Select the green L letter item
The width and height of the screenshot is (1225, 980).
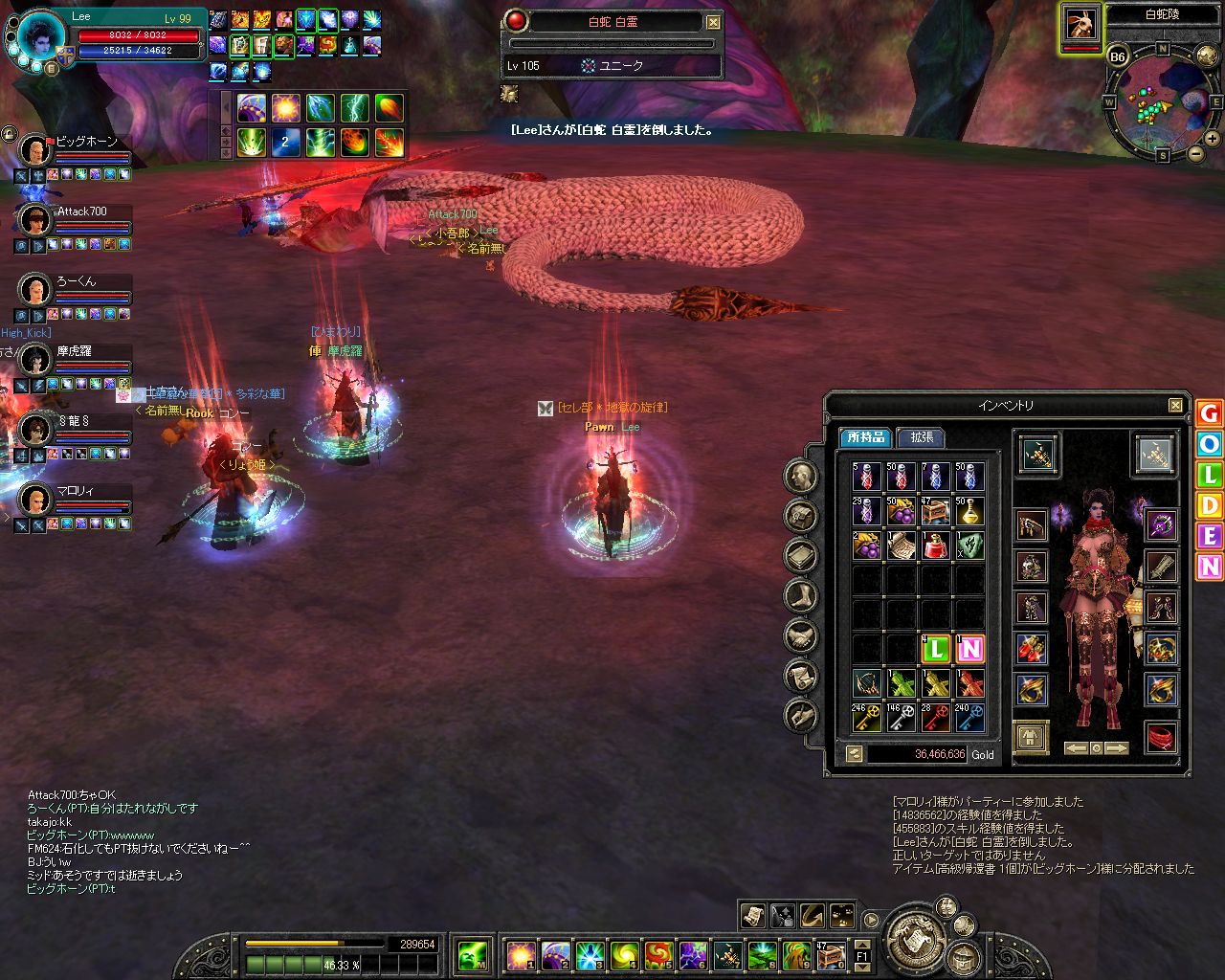point(935,649)
